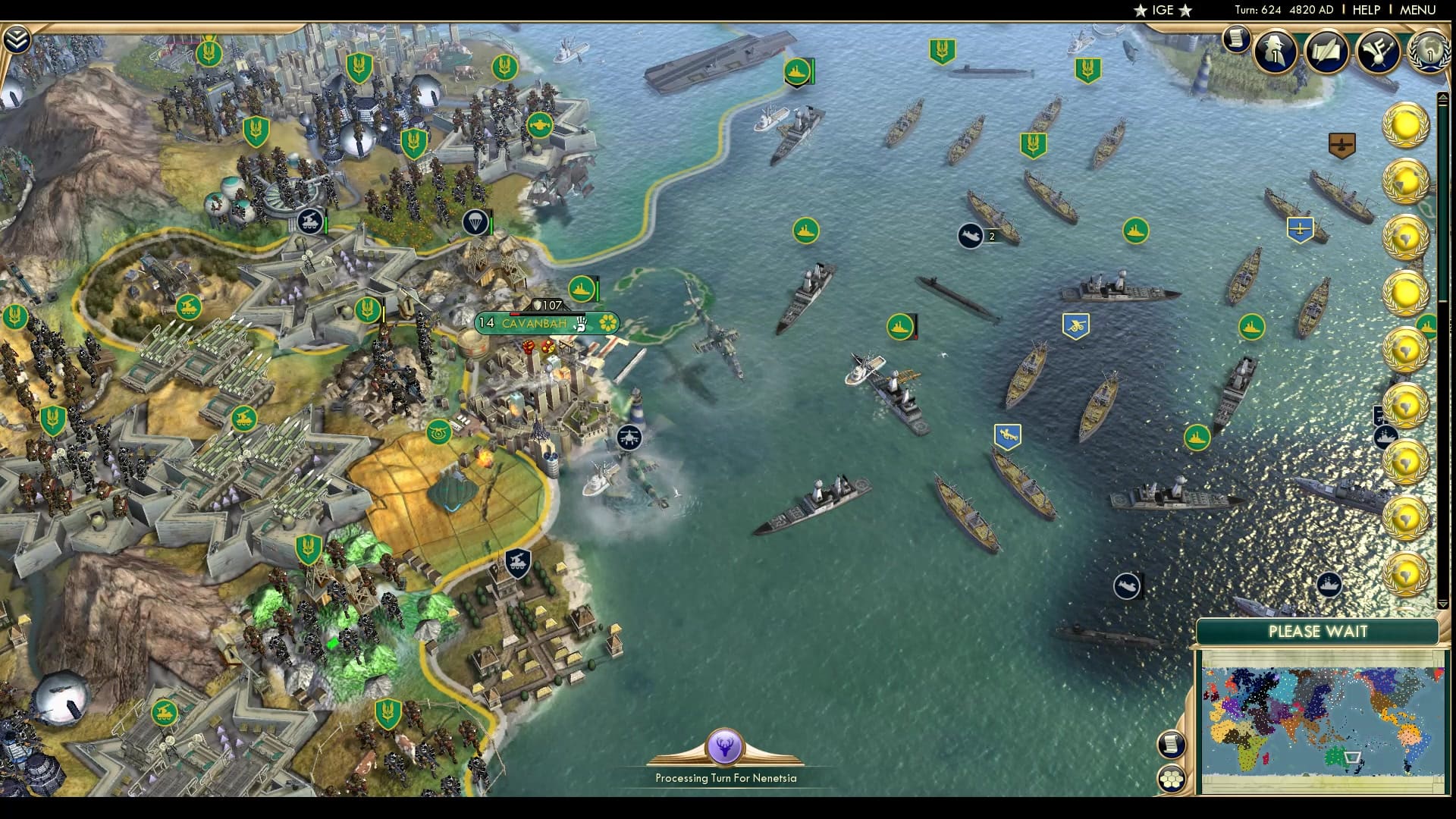1456x819 pixels.
Task: Open the Culture overview icon
Action: [x=1378, y=50]
